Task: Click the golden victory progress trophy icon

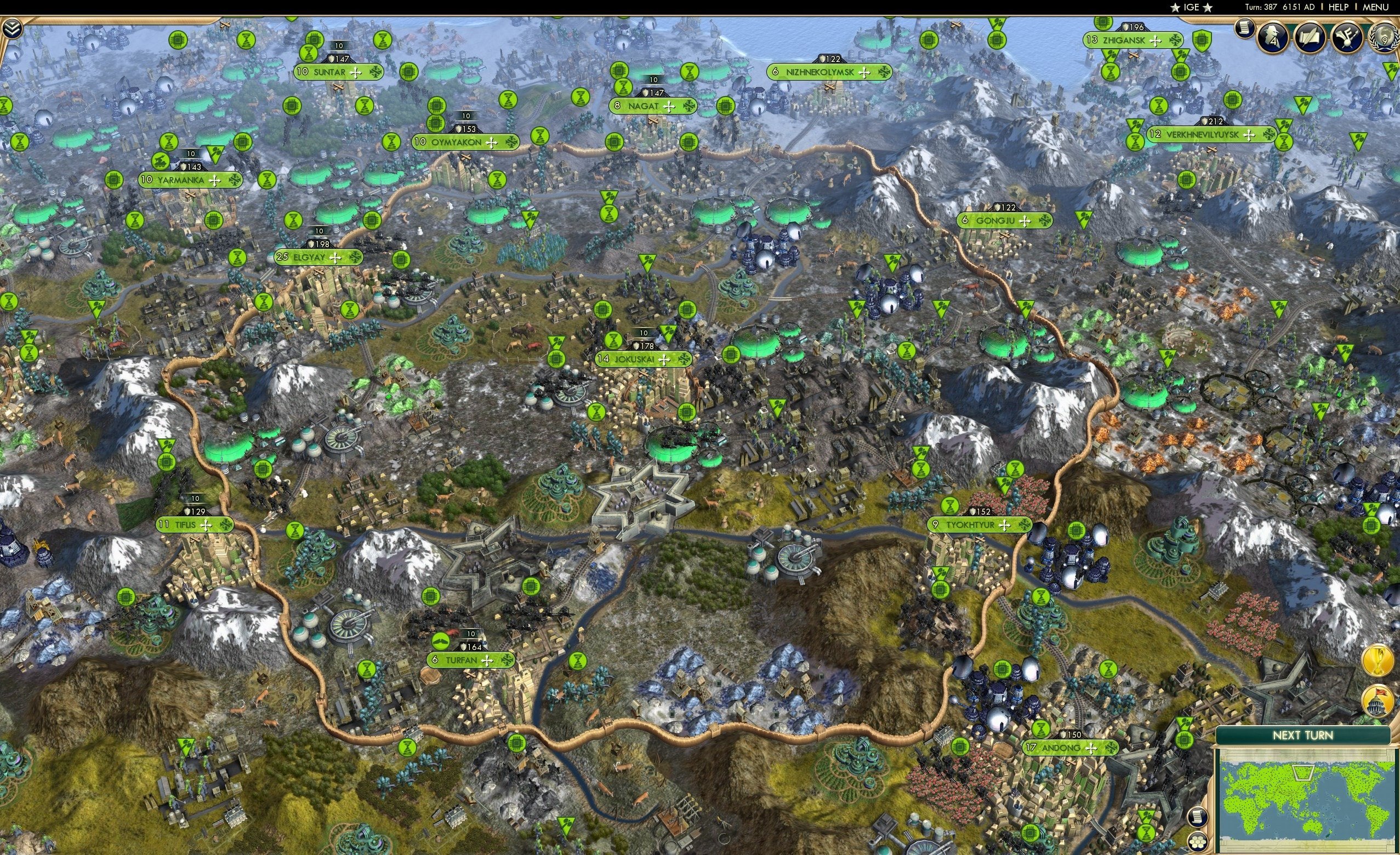Action: (1378, 661)
